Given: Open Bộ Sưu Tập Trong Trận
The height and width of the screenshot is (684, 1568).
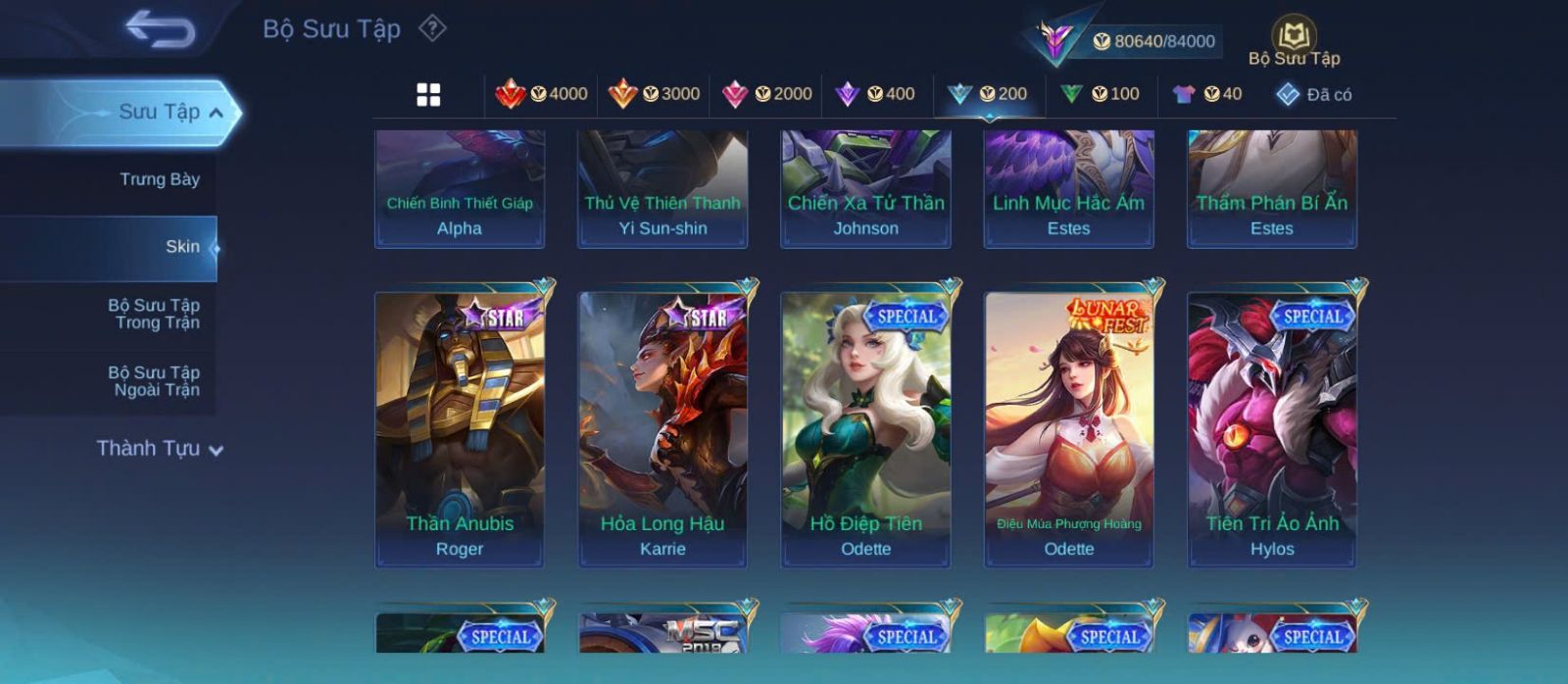Looking at the screenshot, I should [154, 314].
